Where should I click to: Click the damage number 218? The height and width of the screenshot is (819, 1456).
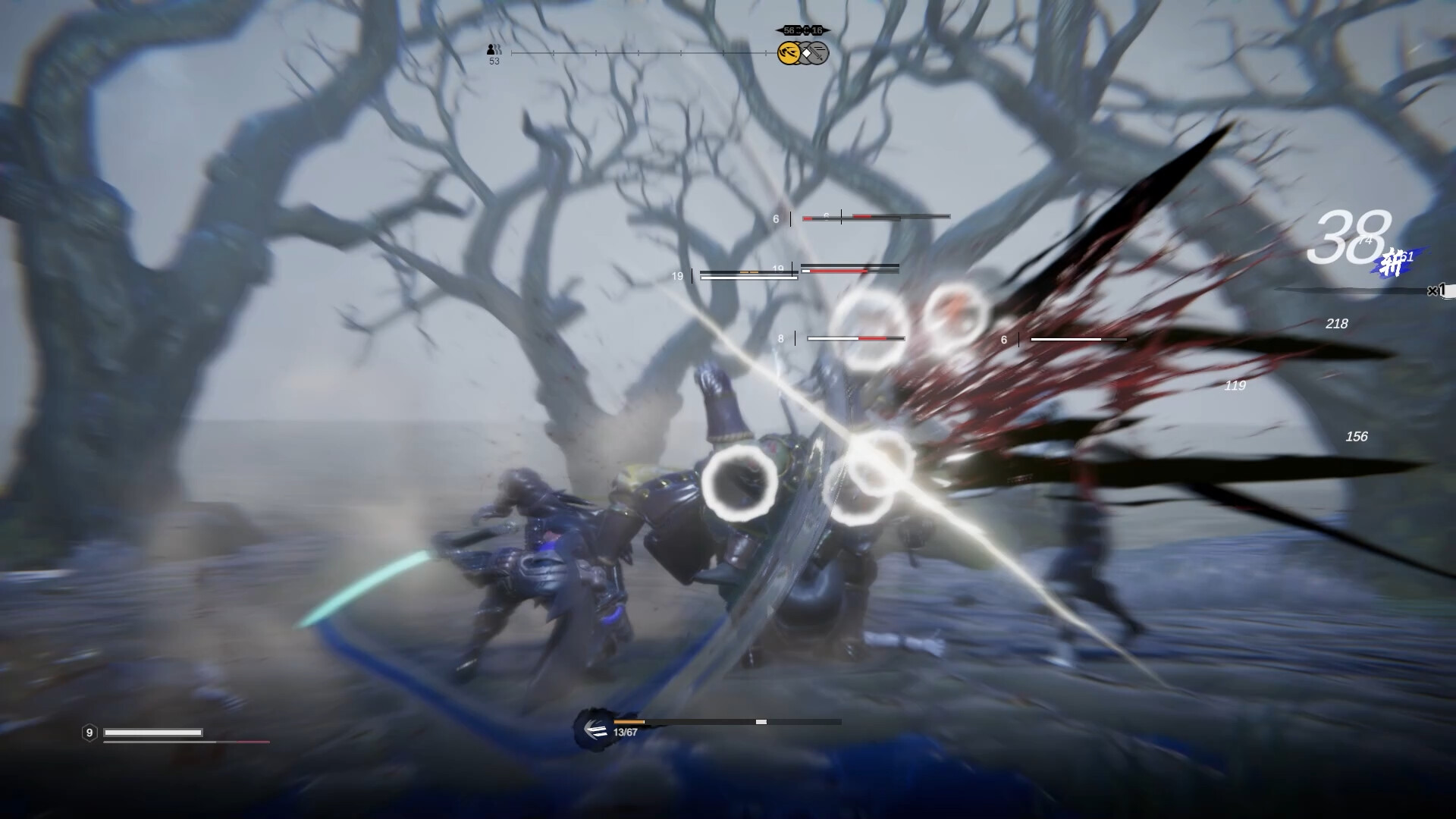(1337, 324)
